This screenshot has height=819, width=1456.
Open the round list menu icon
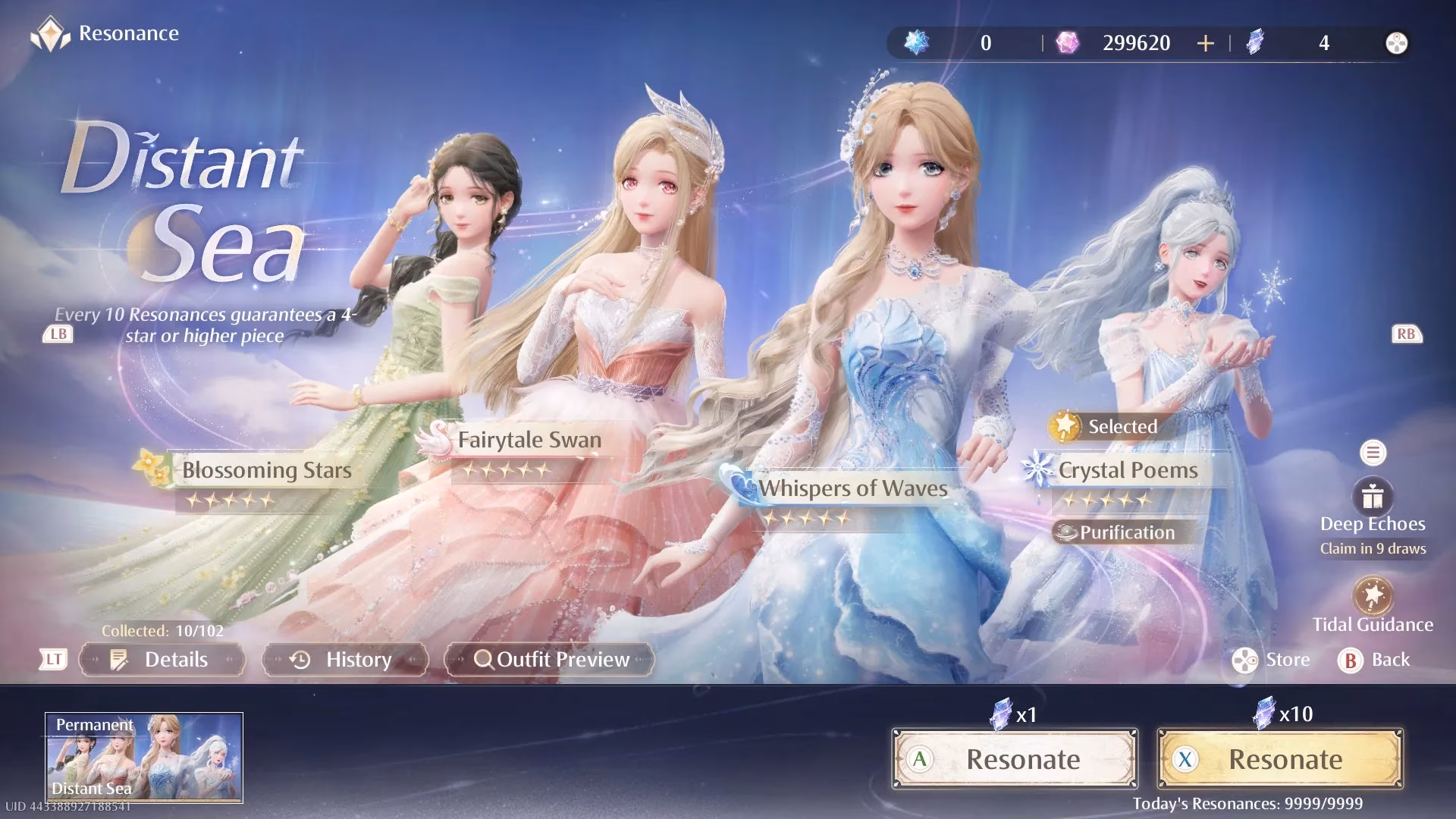pos(1373,453)
